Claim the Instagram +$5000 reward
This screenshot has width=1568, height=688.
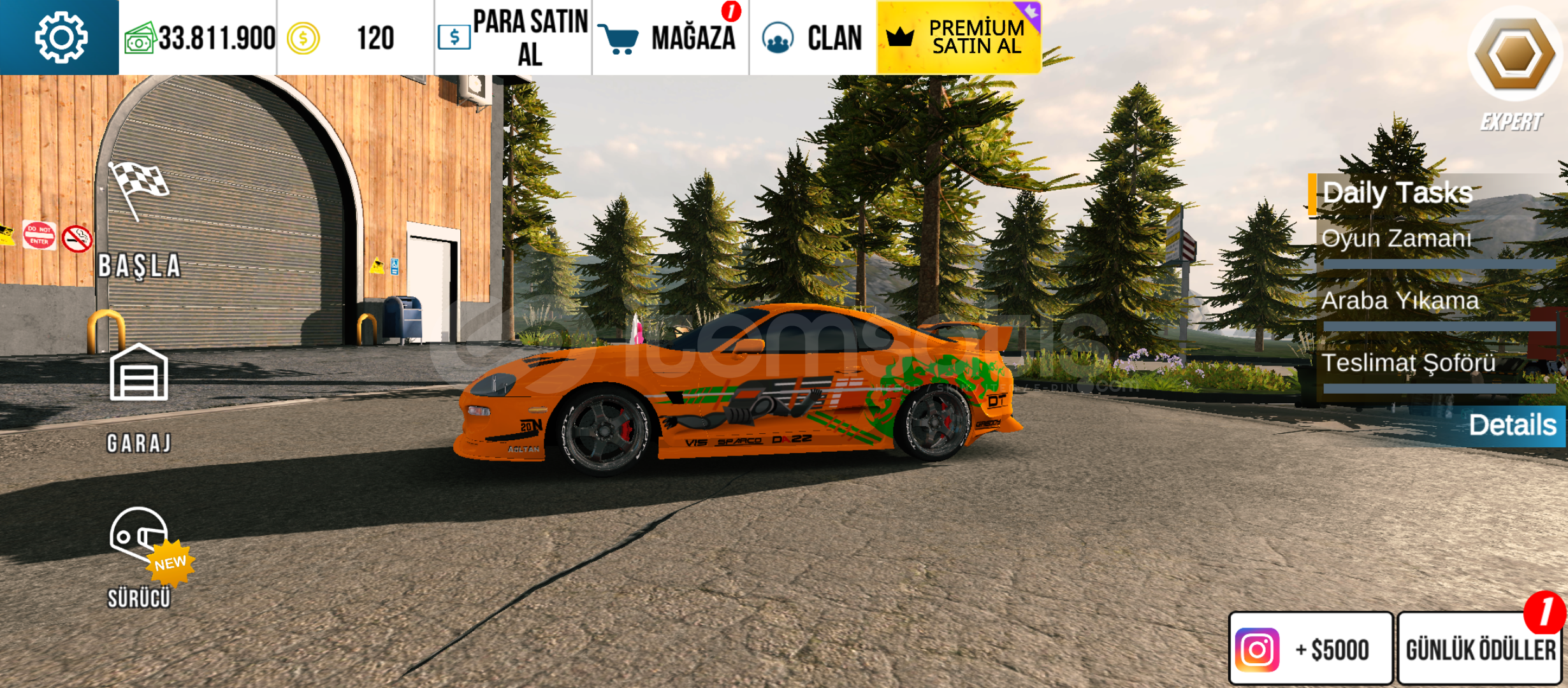coord(1310,649)
